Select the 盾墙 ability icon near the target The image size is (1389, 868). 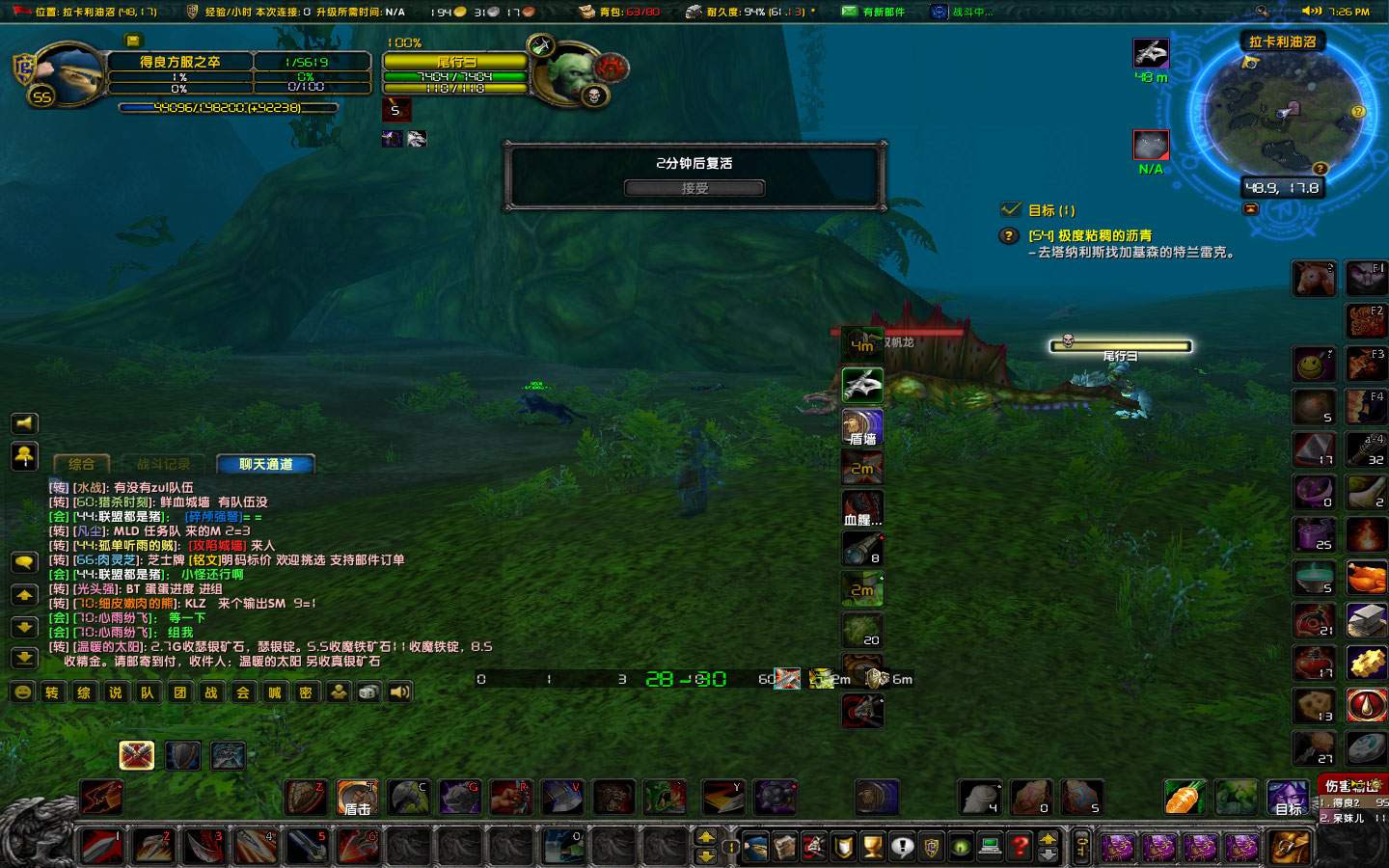tap(861, 425)
